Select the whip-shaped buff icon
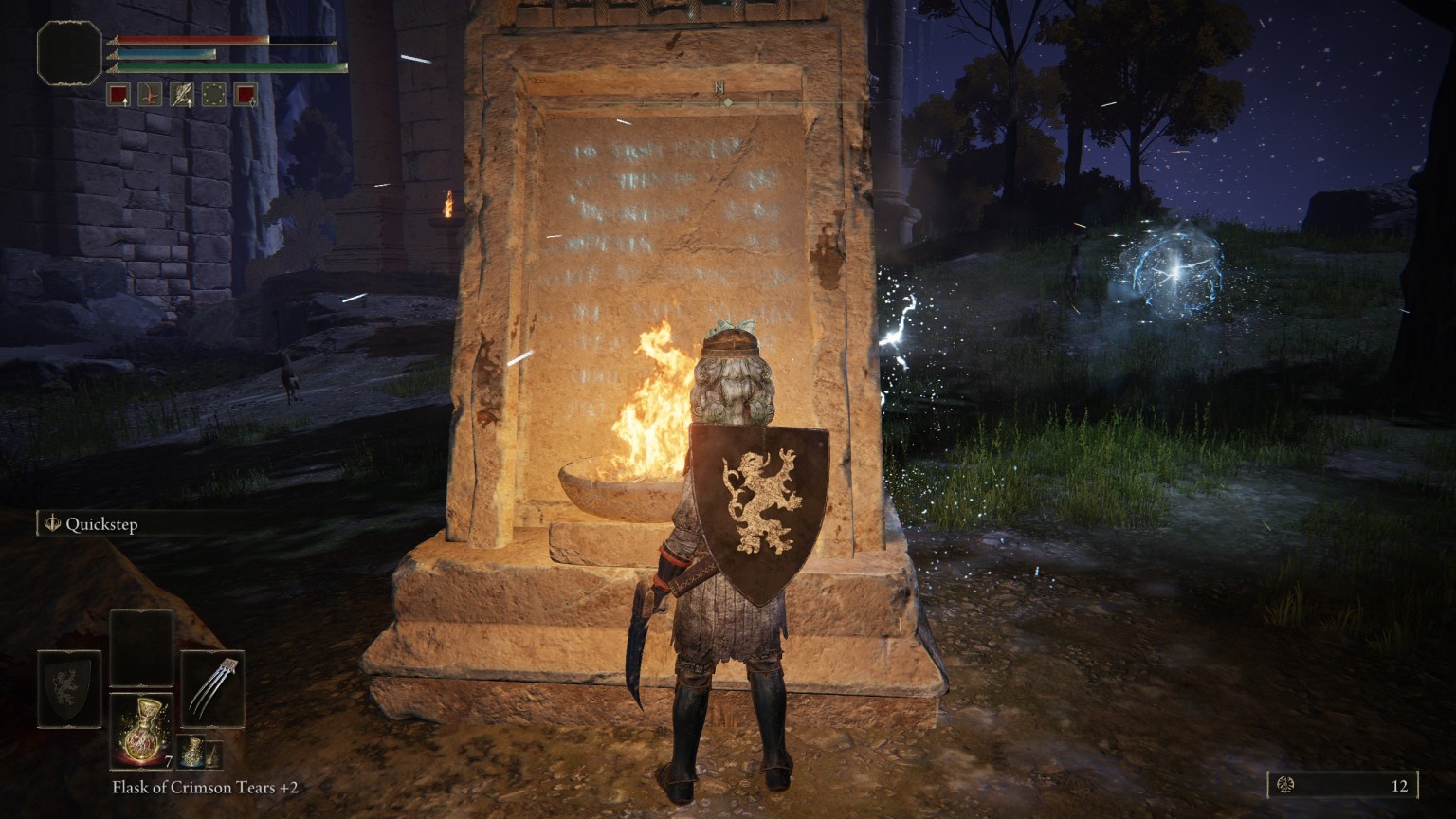Screen dimensions: 1456x819 click(149, 94)
